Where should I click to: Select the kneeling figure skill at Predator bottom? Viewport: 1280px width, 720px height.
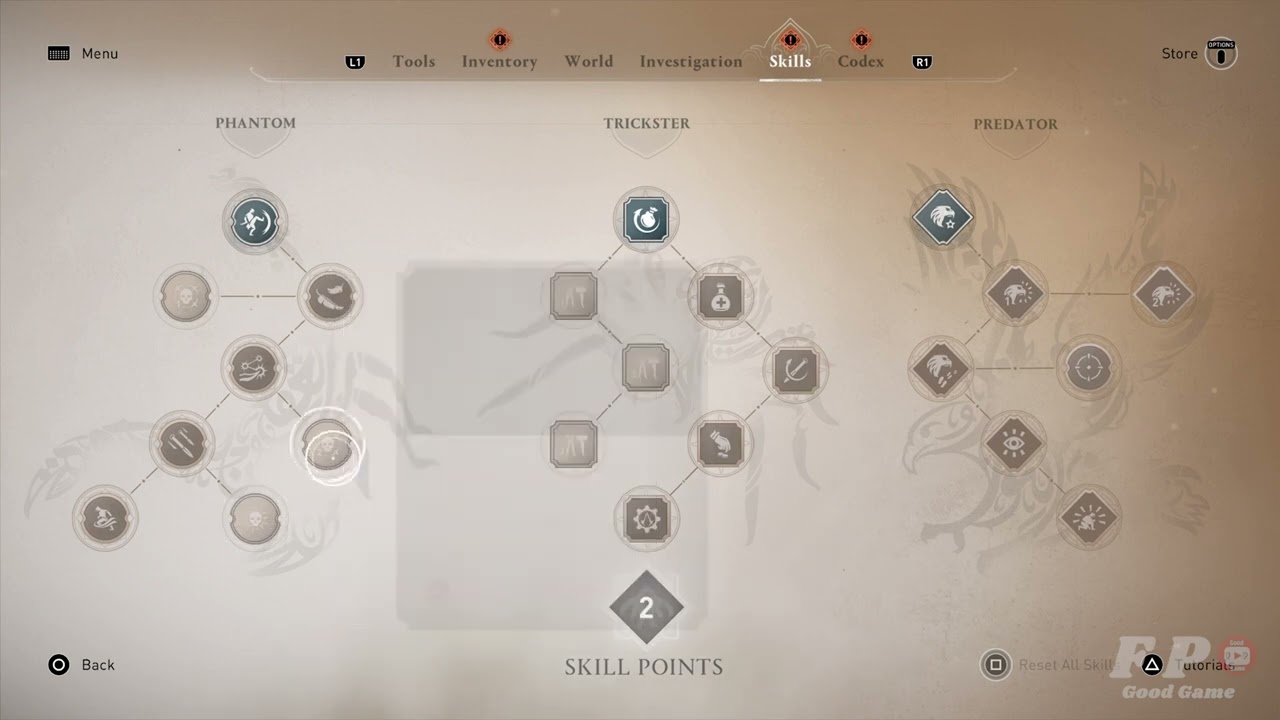[x=1089, y=518]
